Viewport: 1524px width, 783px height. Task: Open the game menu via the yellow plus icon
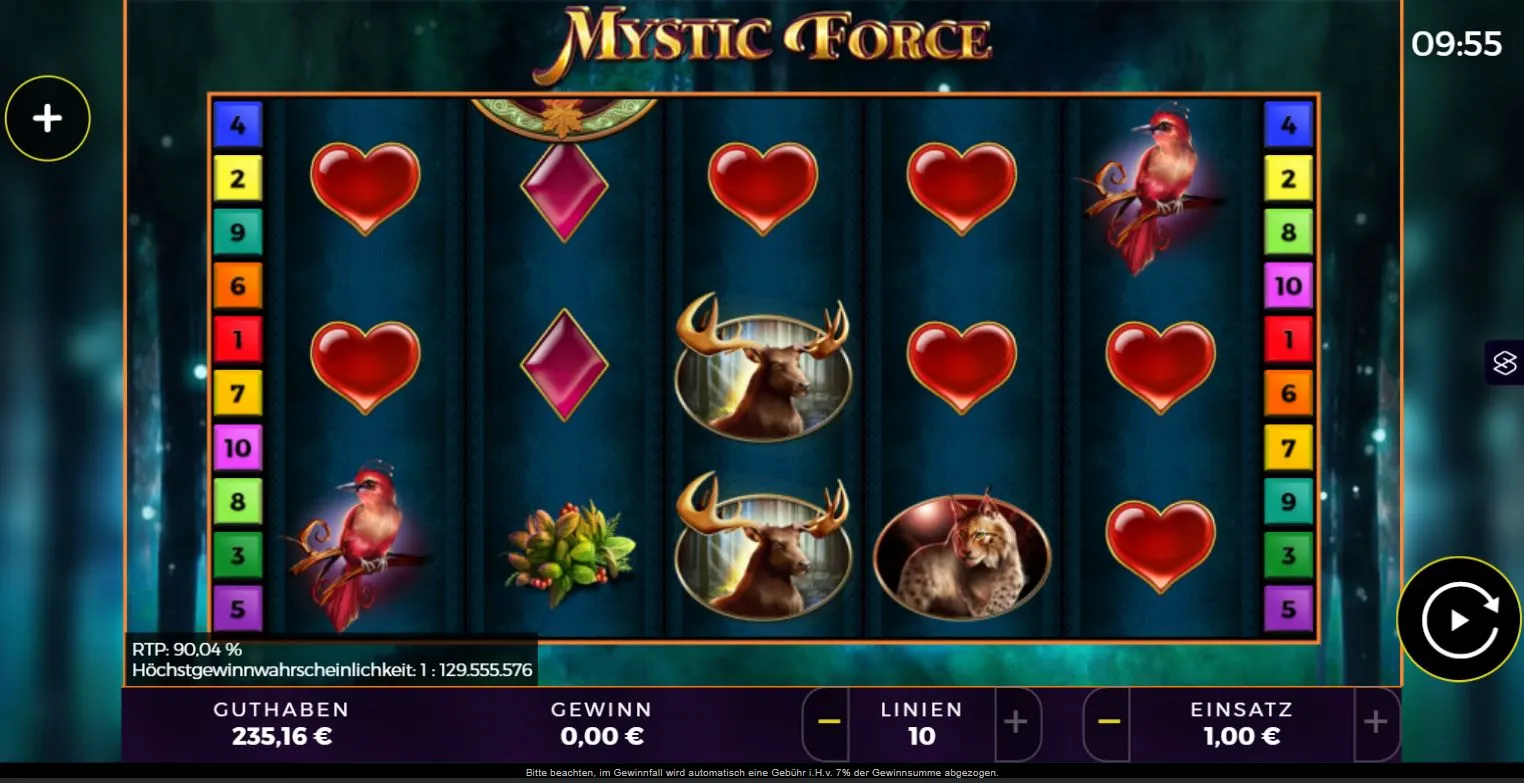coord(47,118)
